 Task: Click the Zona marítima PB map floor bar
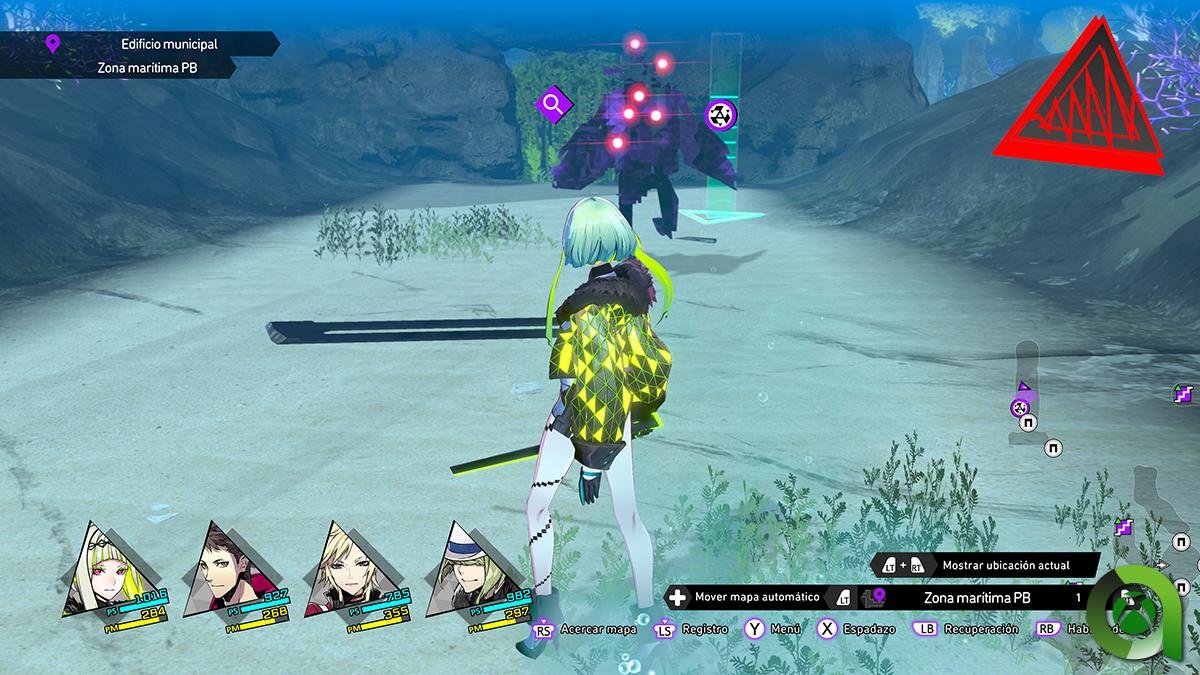975,598
